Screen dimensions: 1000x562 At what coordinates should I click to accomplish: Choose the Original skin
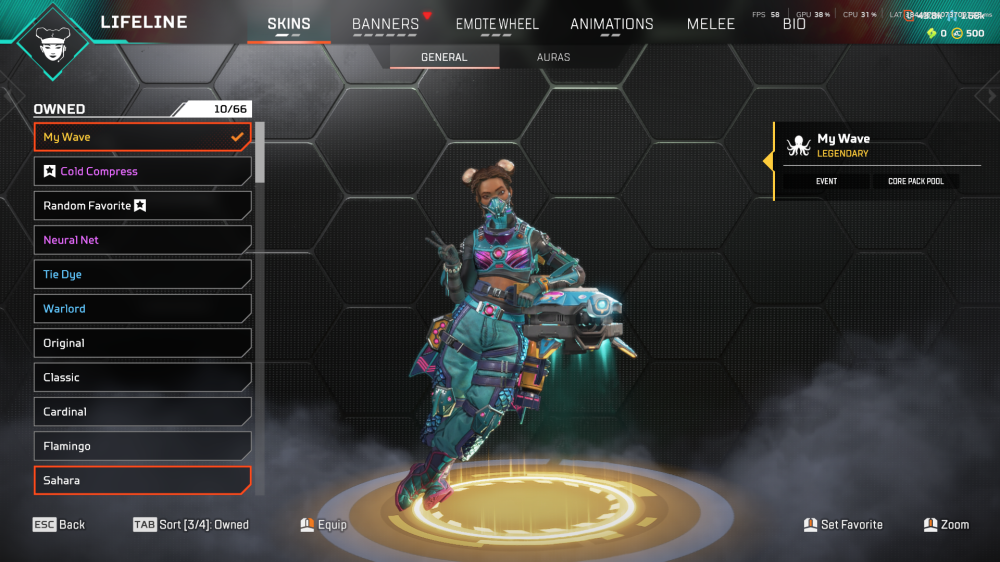coord(142,343)
